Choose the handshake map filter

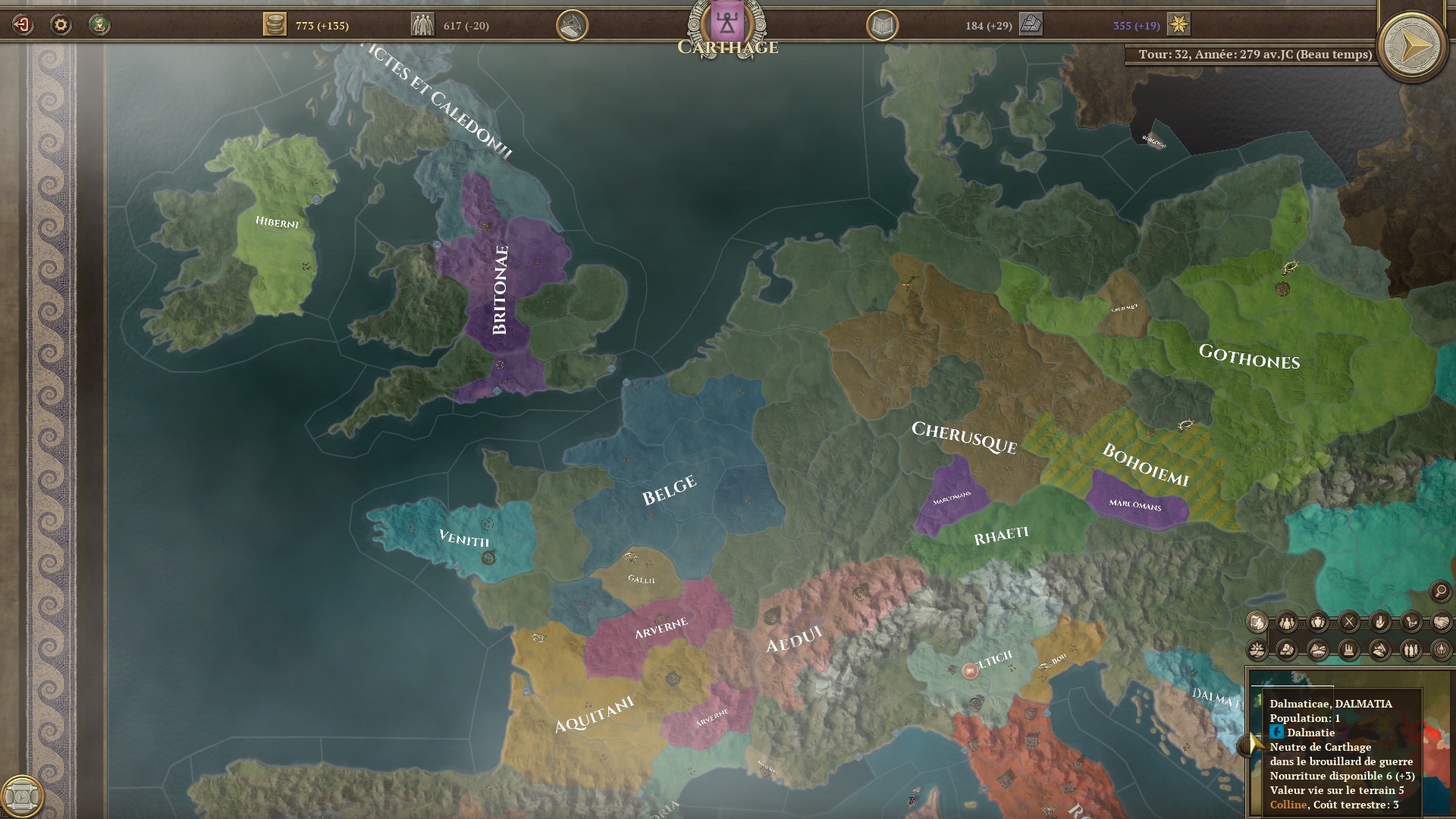pyautogui.click(x=1441, y=623)
